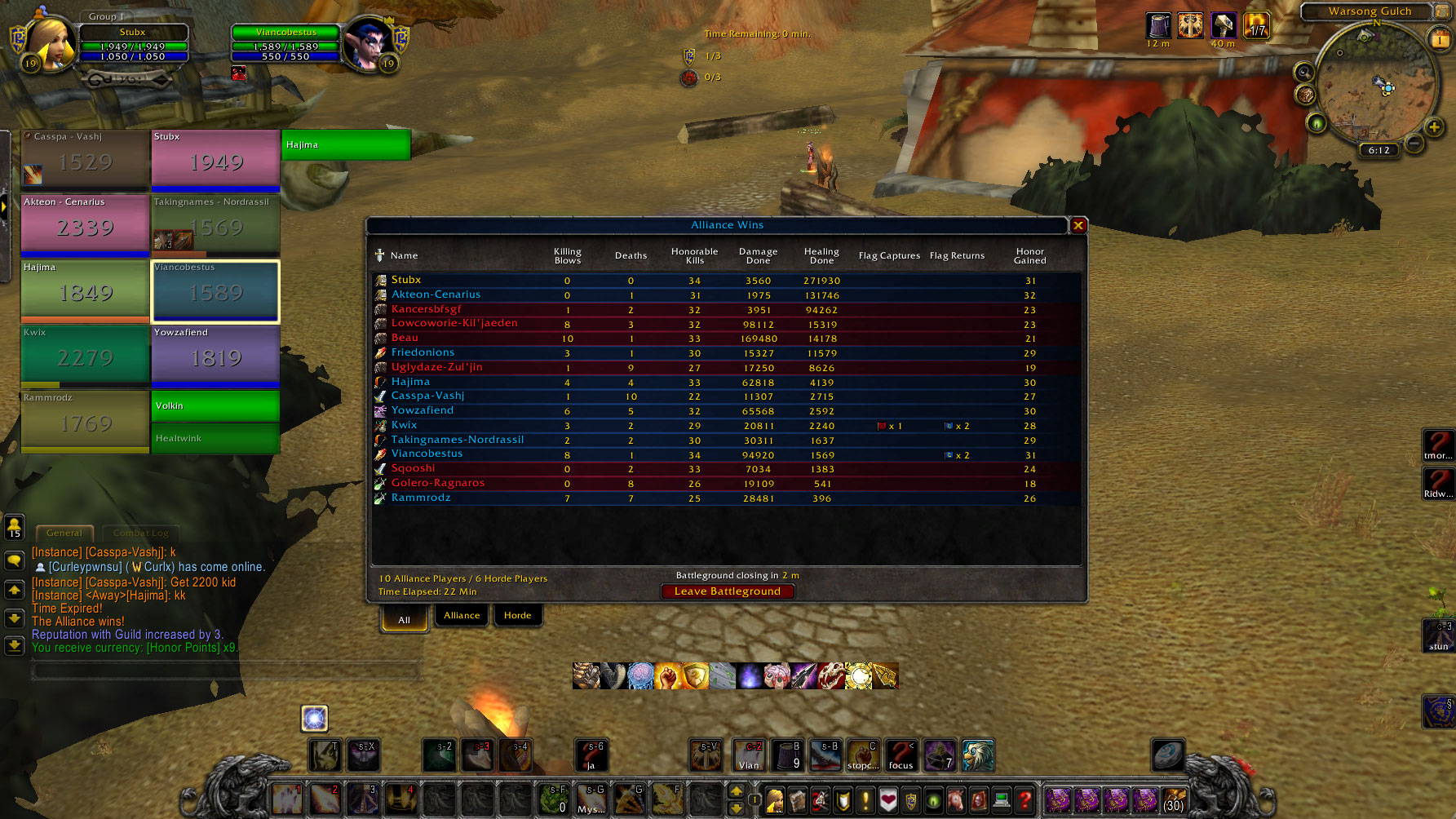Sort scoreboard by Healing Done column
The width and height of the screenshot is (1456, 819).
coord(821,256)
